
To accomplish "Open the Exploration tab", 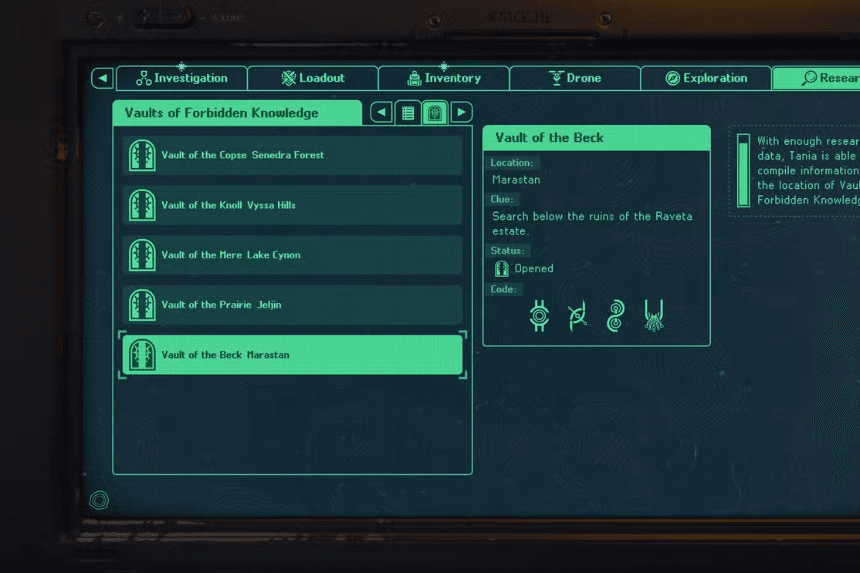I will click(x=706, y=78).
